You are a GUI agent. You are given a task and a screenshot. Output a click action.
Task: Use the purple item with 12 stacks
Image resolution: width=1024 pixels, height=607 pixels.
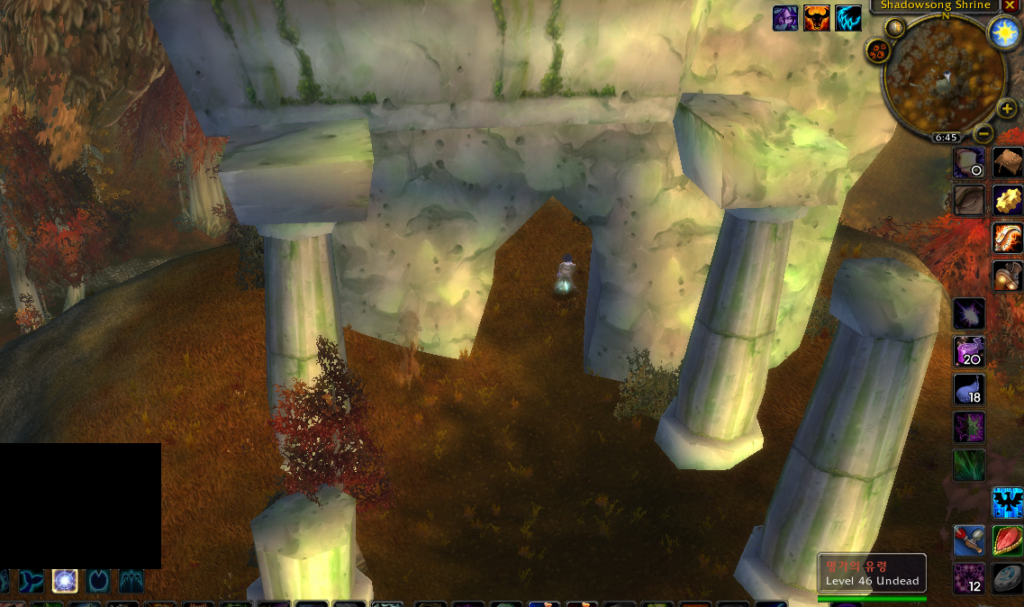(968, 578)
